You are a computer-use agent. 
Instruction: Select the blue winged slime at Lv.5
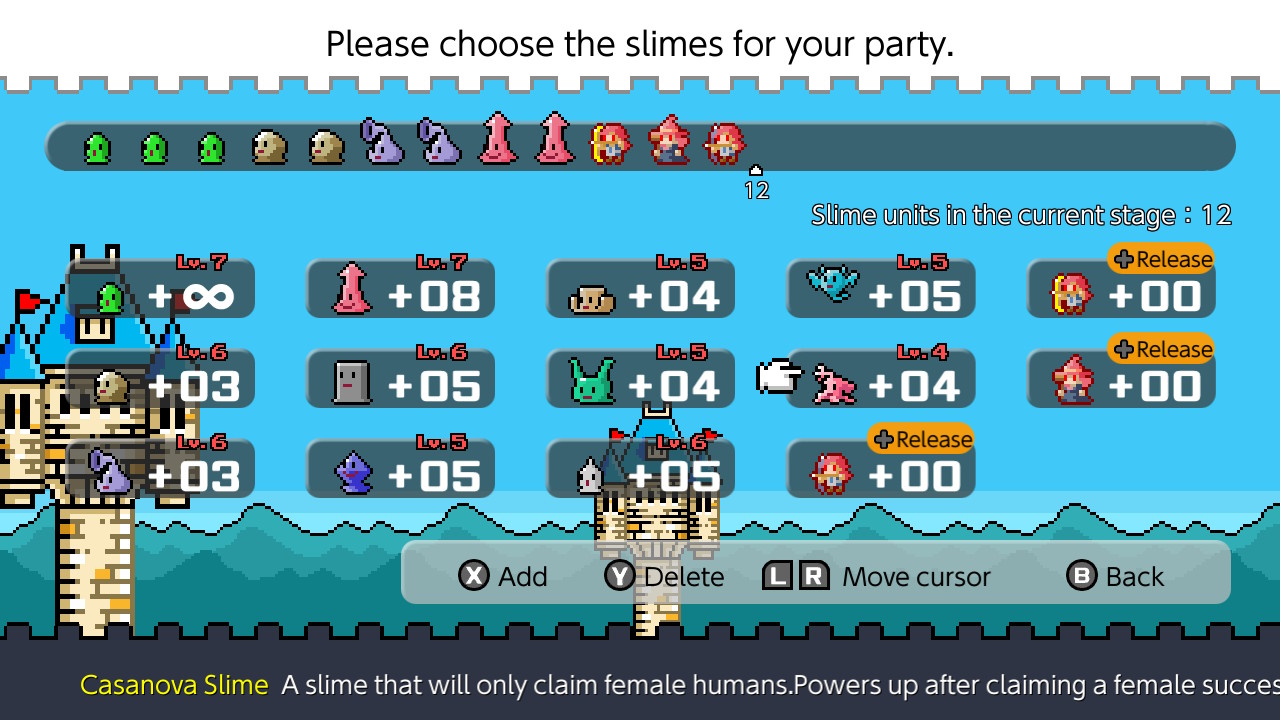pos(880,290)
